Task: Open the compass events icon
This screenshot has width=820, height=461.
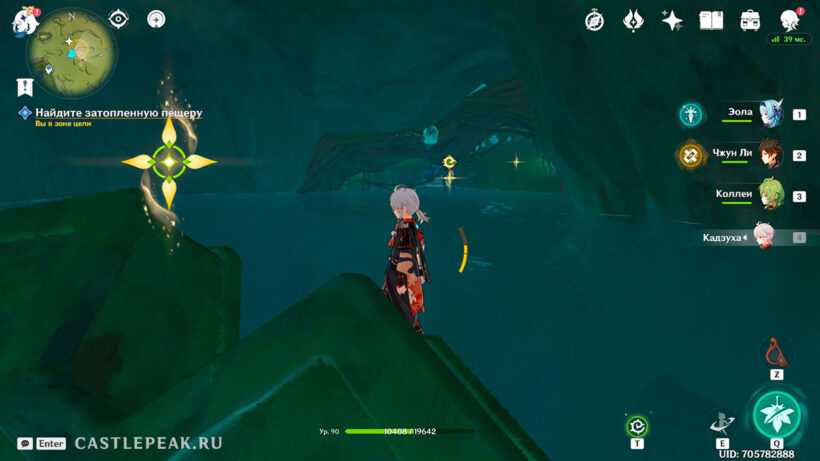Action: click(594, 20)
